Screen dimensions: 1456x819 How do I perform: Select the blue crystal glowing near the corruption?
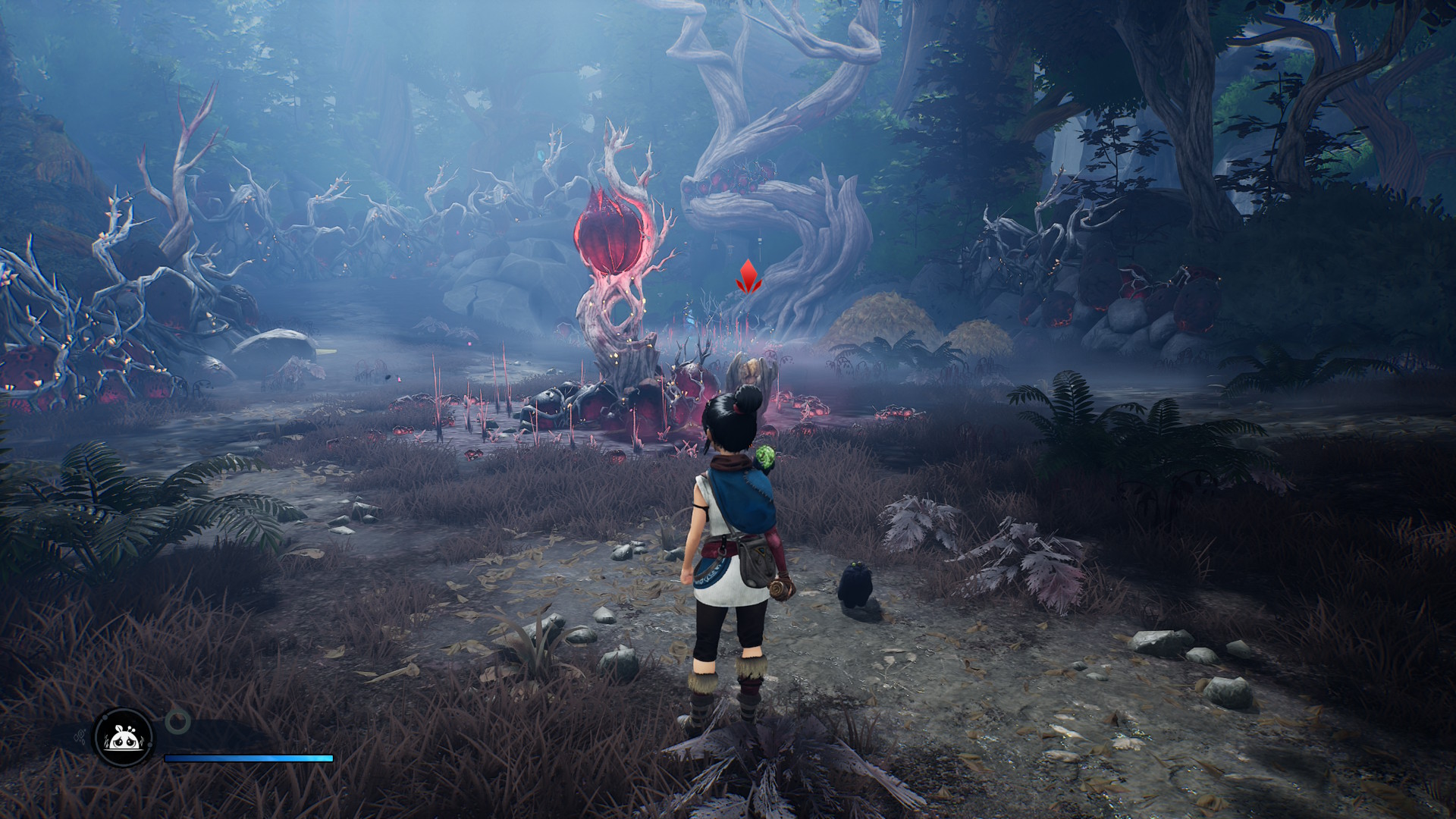point(691,321)
